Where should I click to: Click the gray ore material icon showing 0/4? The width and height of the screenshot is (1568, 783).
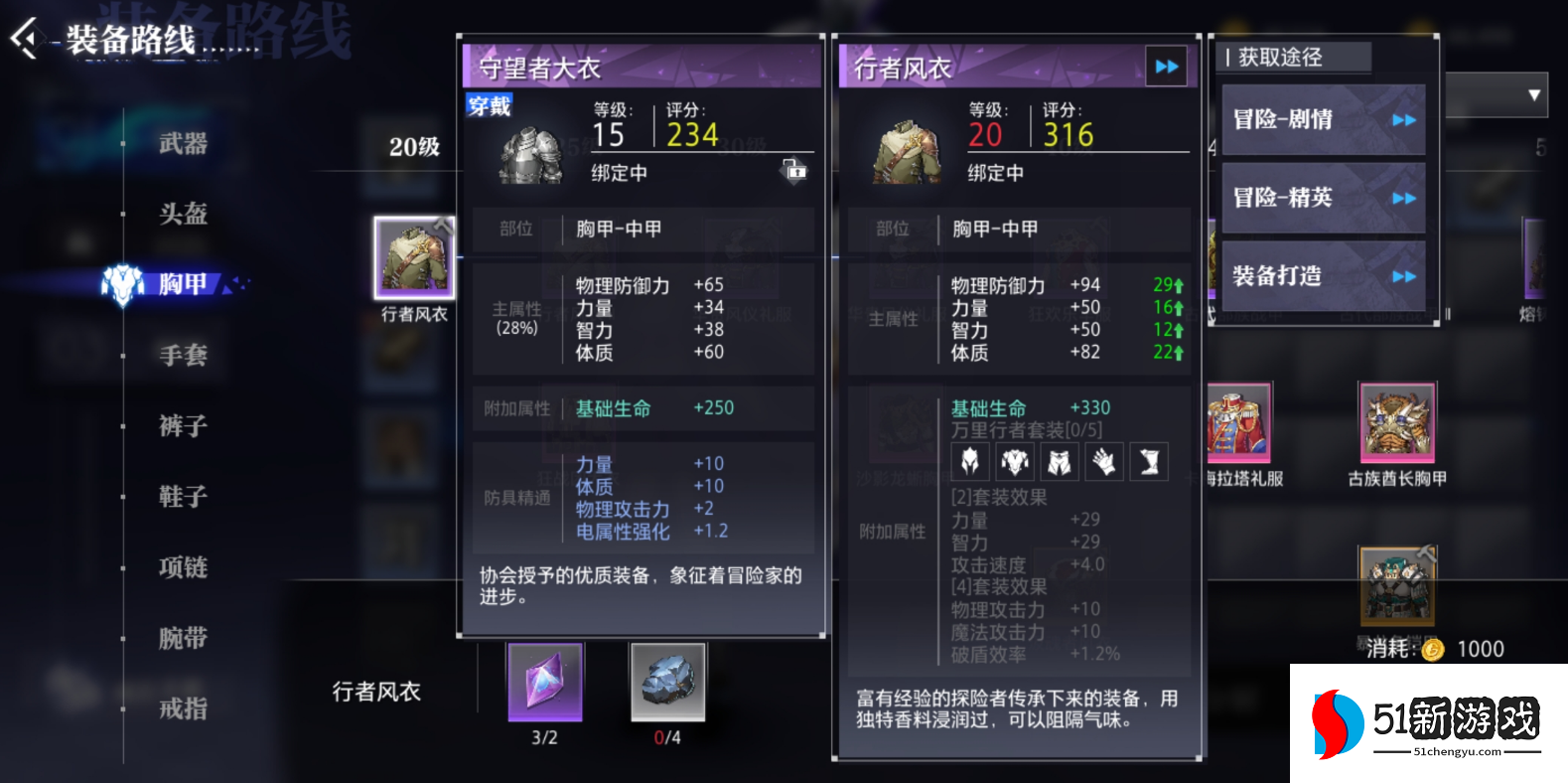coord(668,682)
